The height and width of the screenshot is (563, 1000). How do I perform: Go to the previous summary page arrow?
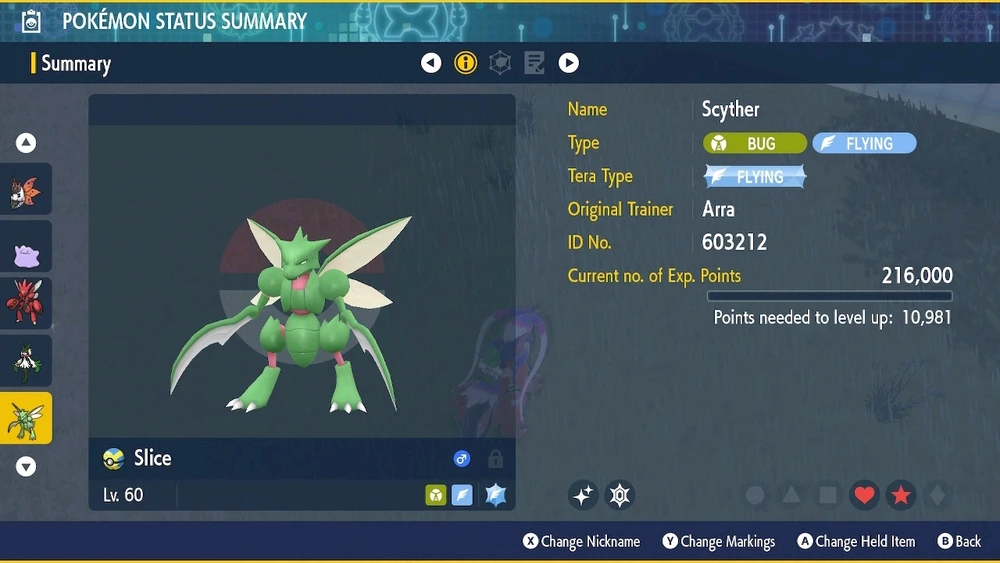431,63
